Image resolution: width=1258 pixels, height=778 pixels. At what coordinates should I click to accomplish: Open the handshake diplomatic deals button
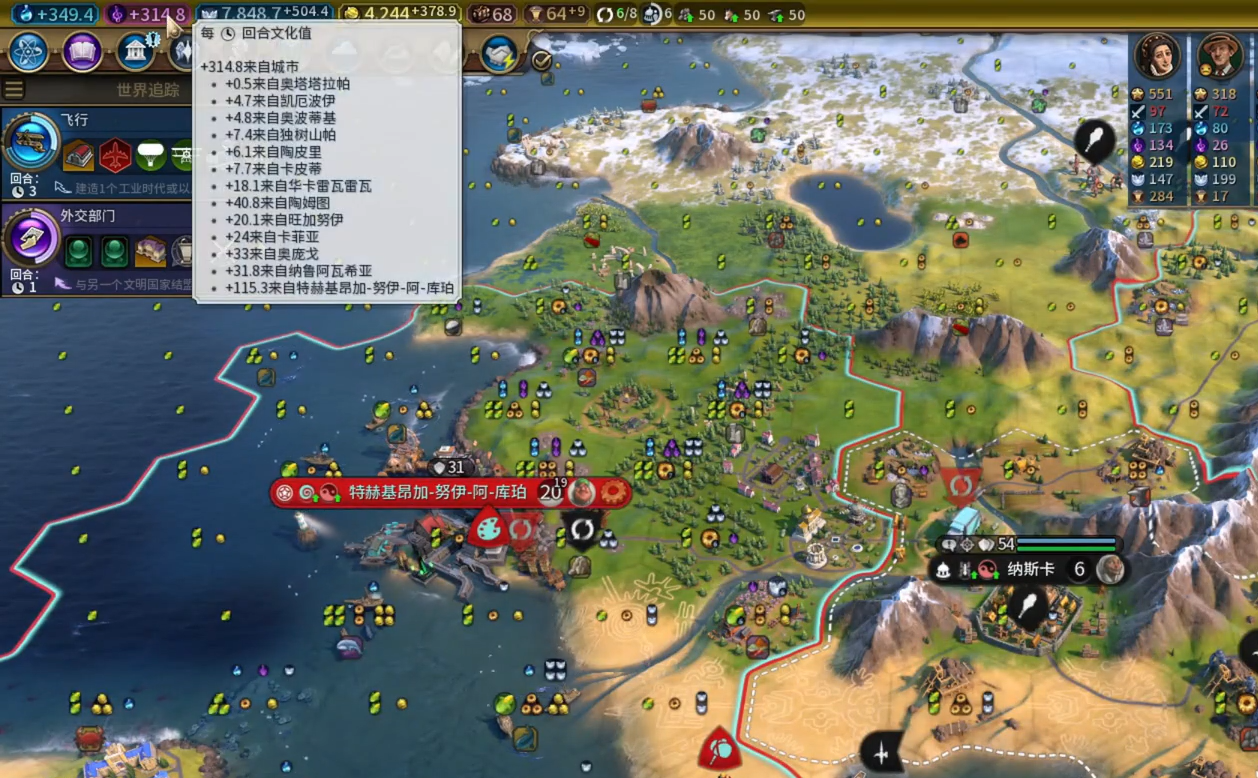pos(498,54)
